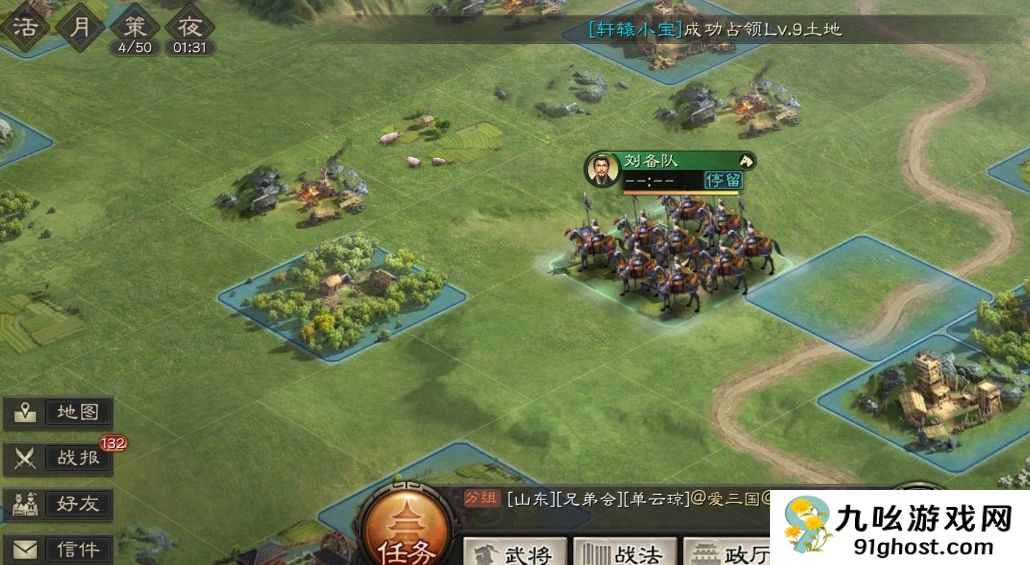This screenshot has width=1030, height=565.
Task: Open the 信件 mail inbox
Action: 58,549
